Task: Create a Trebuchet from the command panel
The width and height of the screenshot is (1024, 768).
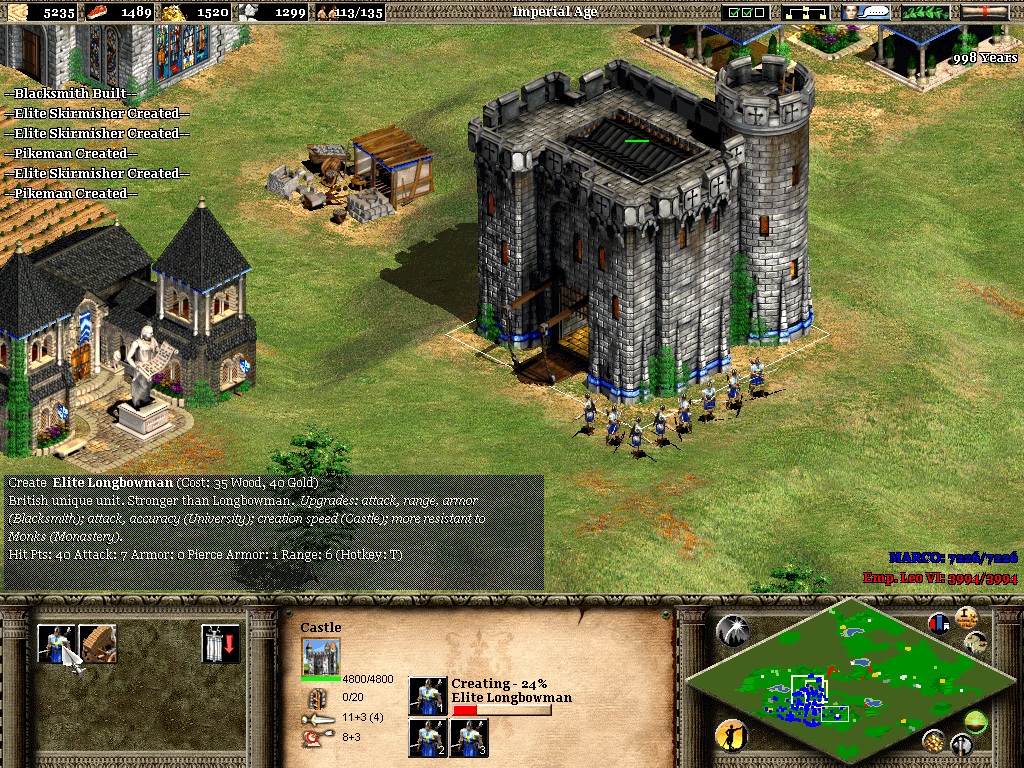Action: (x=98, y=643)
